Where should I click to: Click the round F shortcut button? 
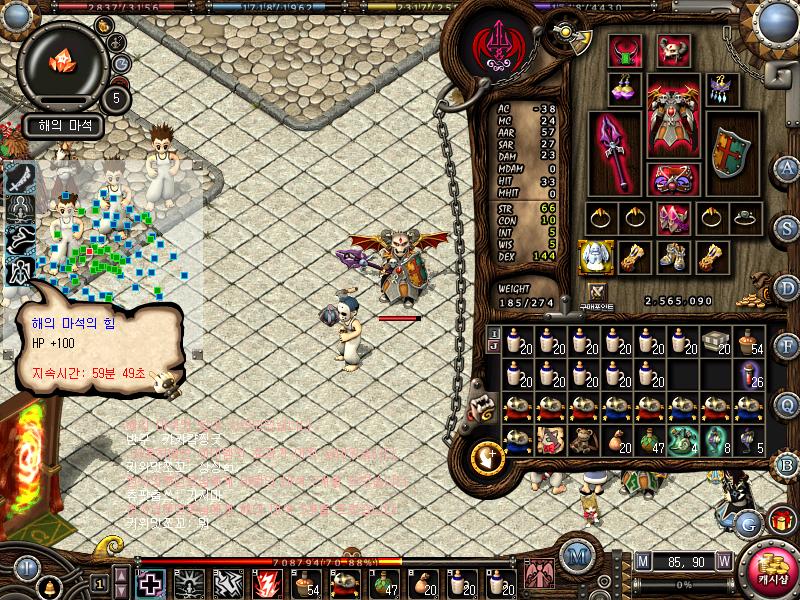click(x=787, y=347)
